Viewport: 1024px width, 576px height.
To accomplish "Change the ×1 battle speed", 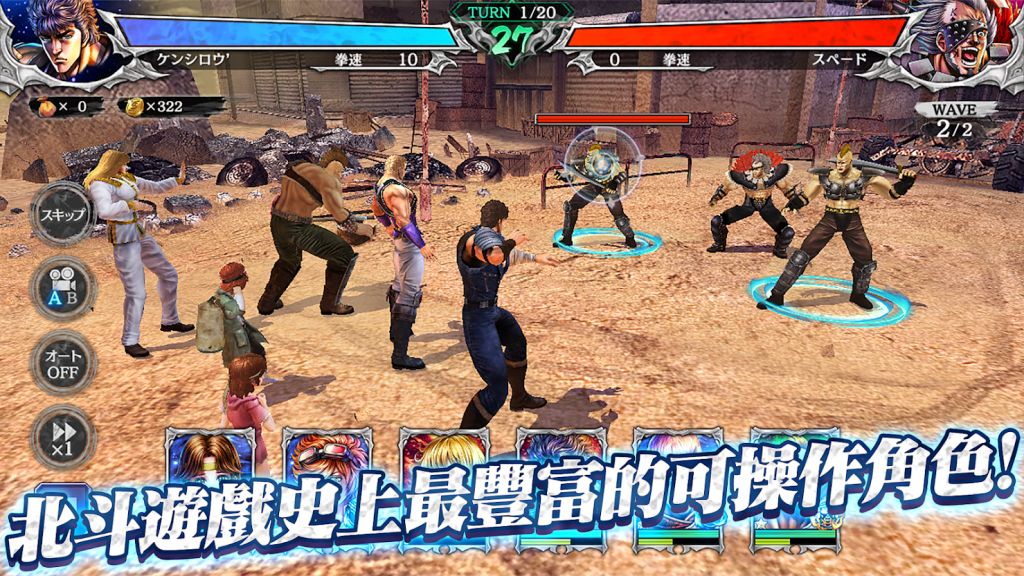I will point(62,436).
